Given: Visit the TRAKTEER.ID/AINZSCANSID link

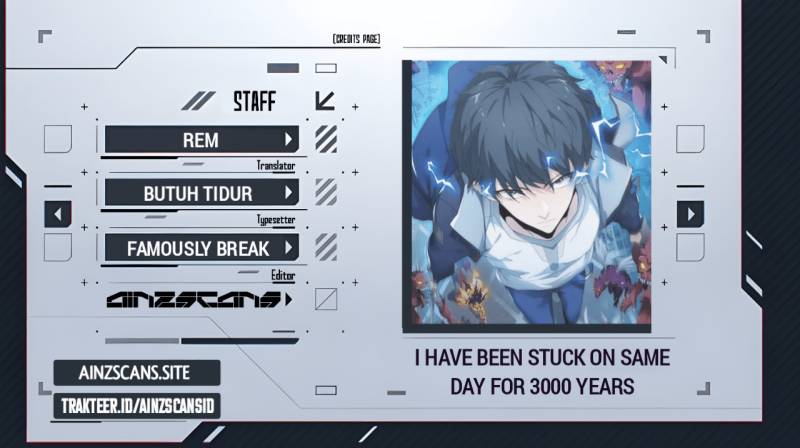Looking at the screenshot, I should coord(136,406).
